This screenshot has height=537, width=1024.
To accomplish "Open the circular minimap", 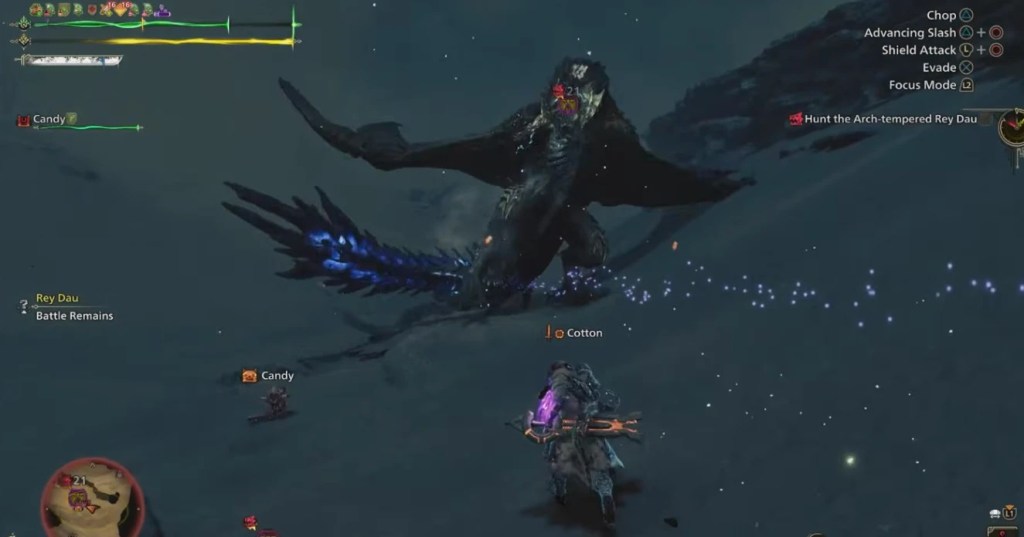I will coord(92,497).
